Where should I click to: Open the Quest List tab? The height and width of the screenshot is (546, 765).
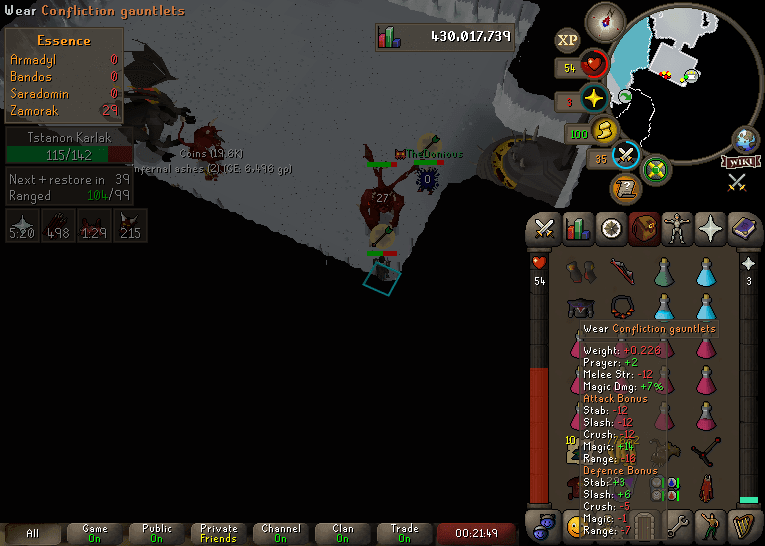[610, 228]
